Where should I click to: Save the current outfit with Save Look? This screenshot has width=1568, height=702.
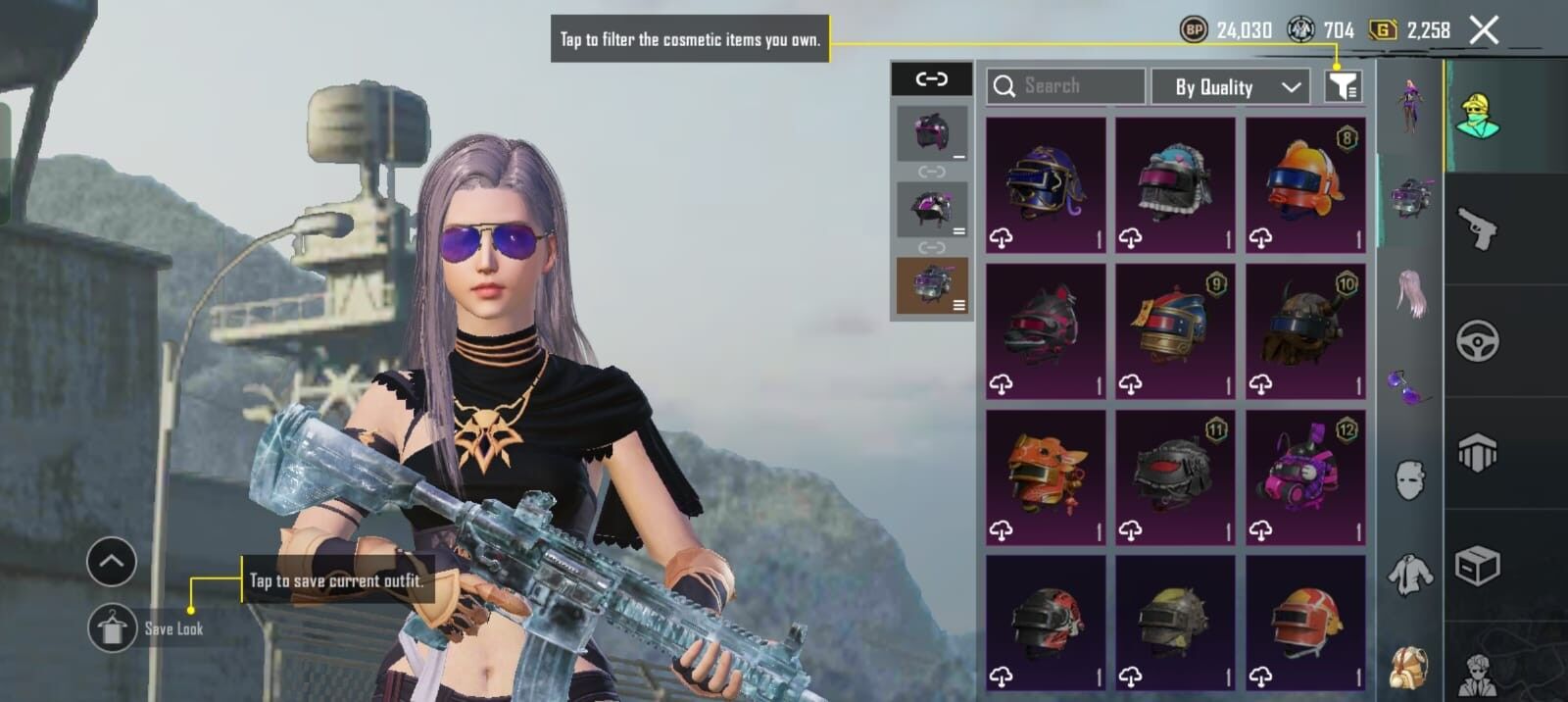click(x=113, y=628)
